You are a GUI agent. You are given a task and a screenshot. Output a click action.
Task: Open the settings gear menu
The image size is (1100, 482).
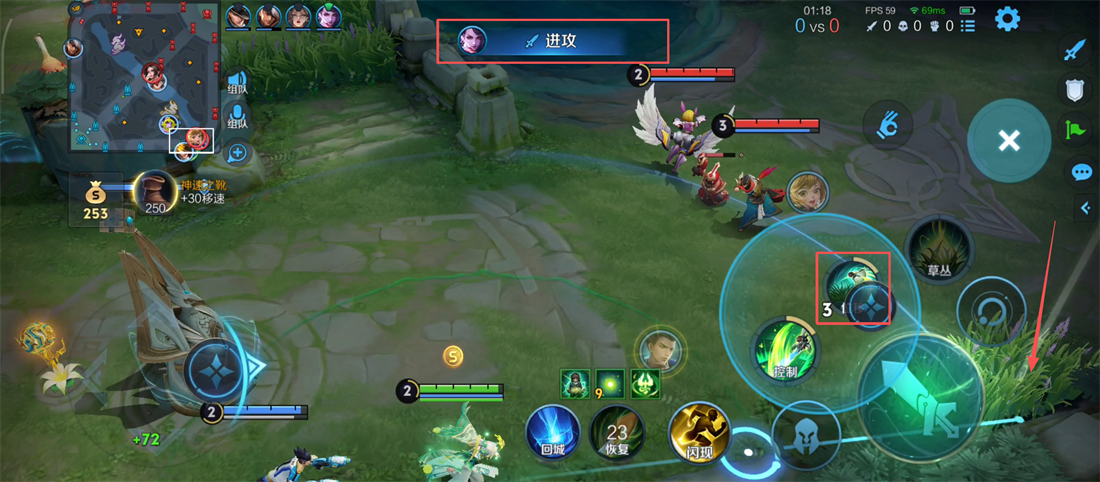click(x=1006, y=19)
